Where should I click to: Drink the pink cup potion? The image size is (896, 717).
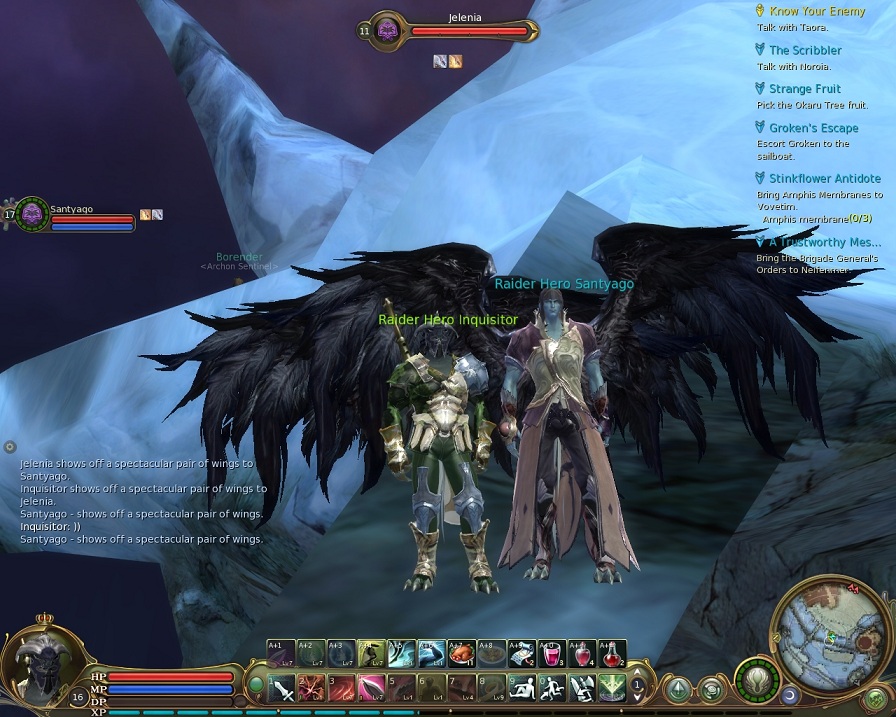(552, 653)
